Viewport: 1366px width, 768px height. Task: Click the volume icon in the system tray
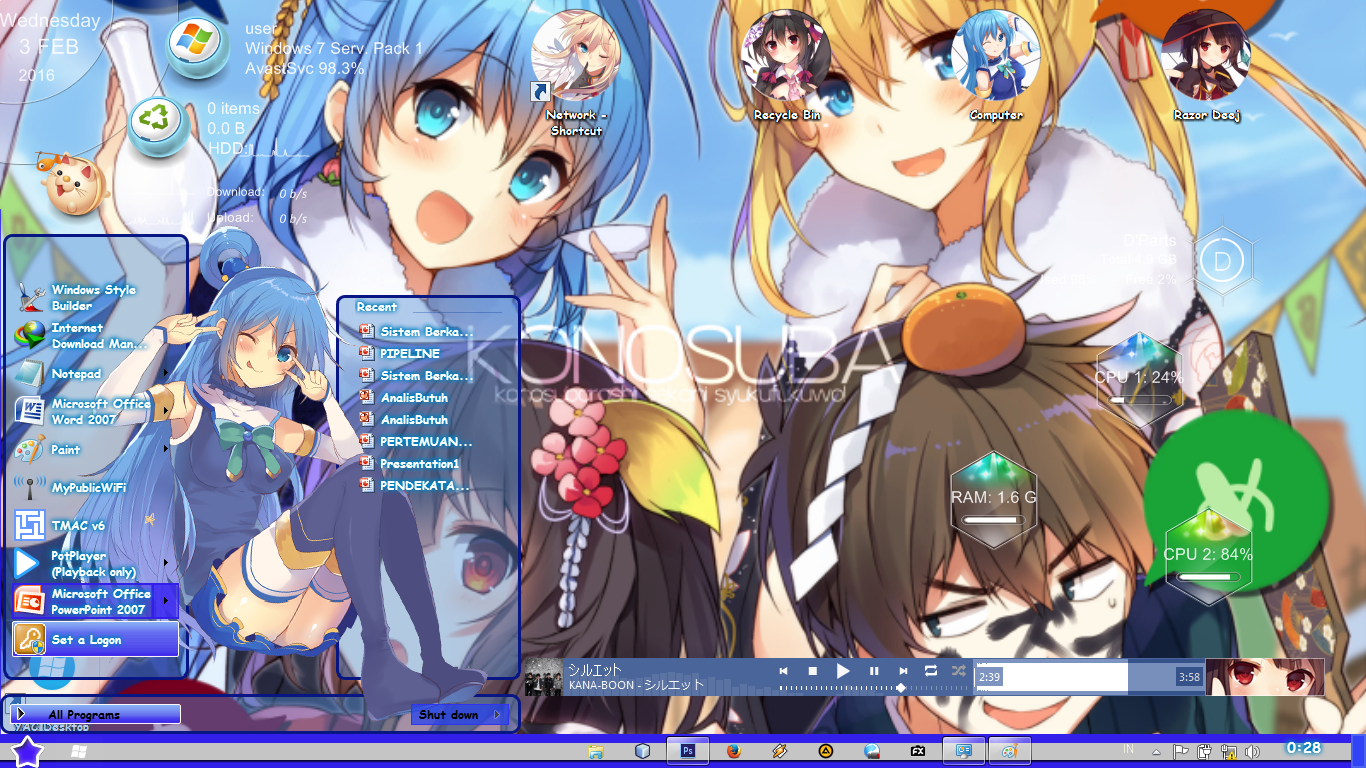tap(1252, 751)
